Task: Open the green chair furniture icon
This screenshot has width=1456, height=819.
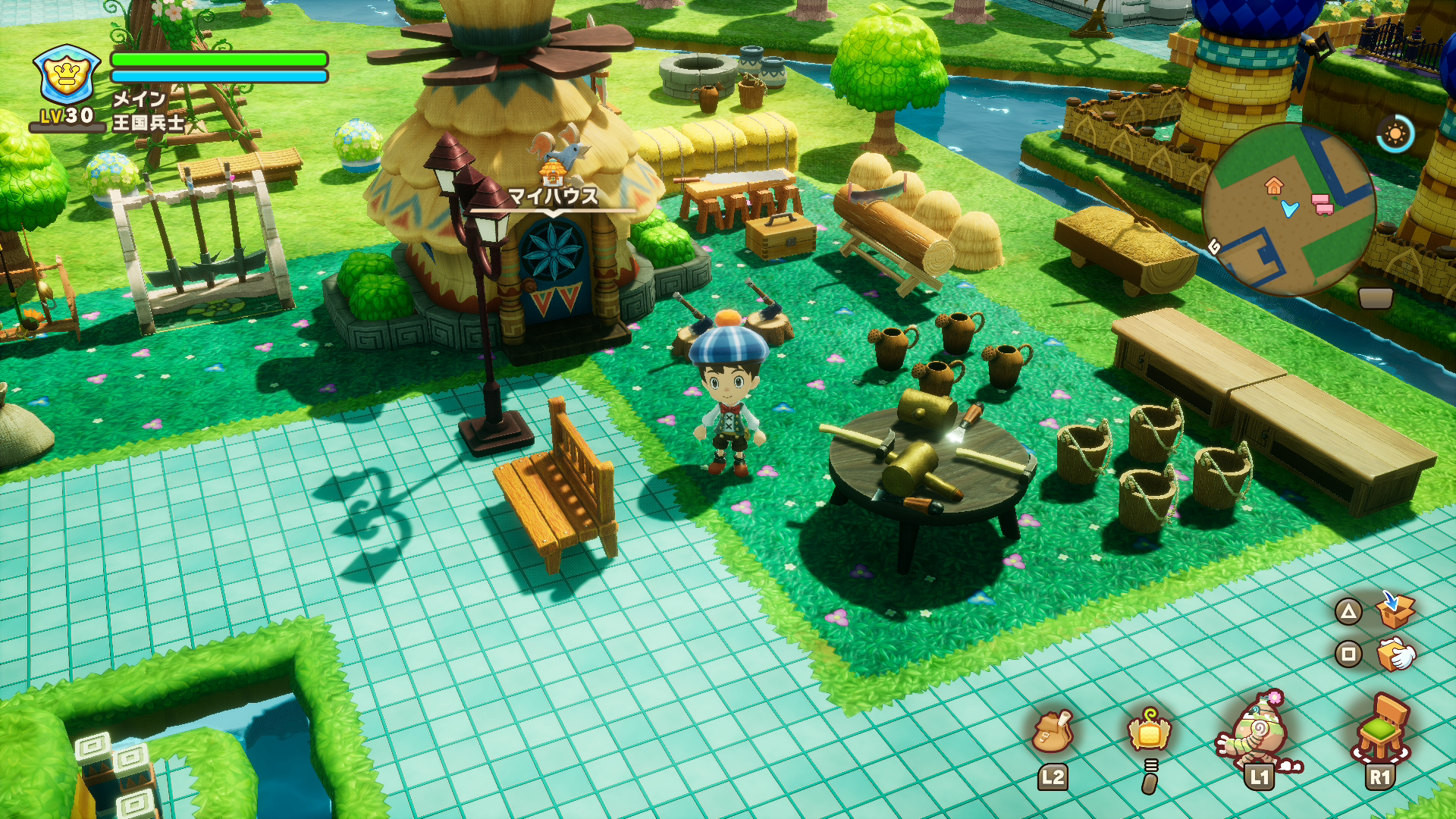Action: click(1382, 728)
